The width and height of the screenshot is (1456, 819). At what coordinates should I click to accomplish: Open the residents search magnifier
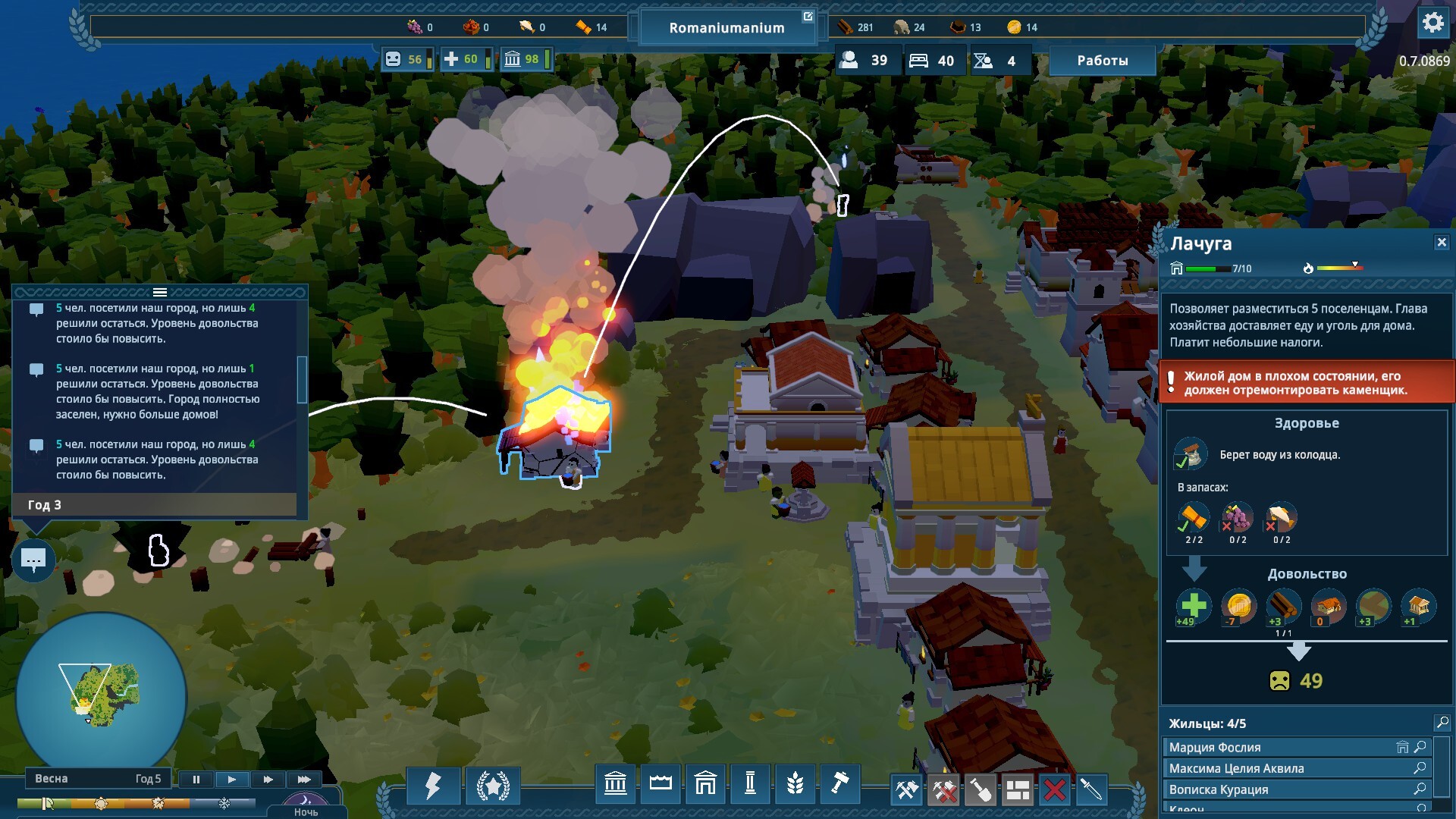[x=1442, y=723]
